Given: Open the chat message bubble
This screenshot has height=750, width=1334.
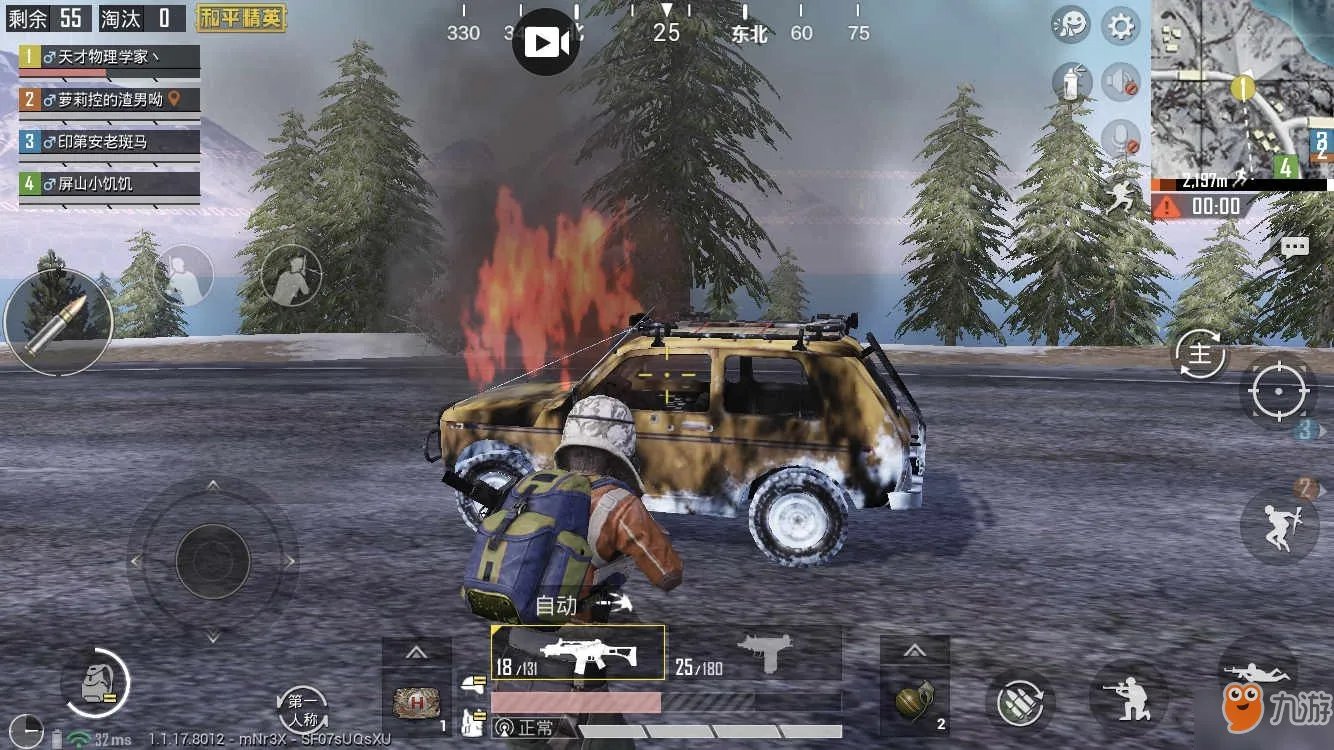Looking at the screenshot, I should coord(1295,247).
